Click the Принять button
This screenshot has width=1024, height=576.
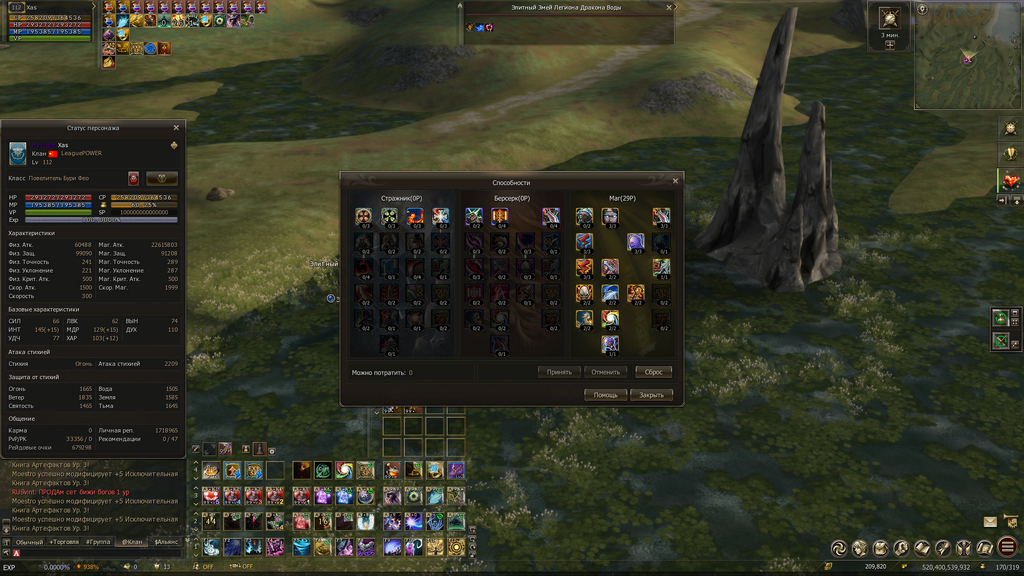pos(559,371)
